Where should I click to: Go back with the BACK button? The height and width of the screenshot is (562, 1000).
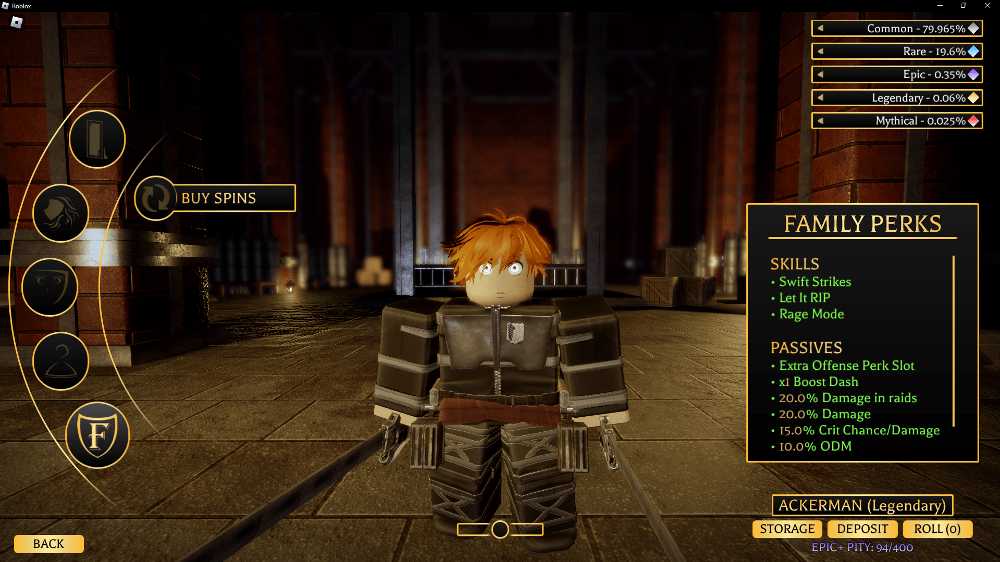48,544
